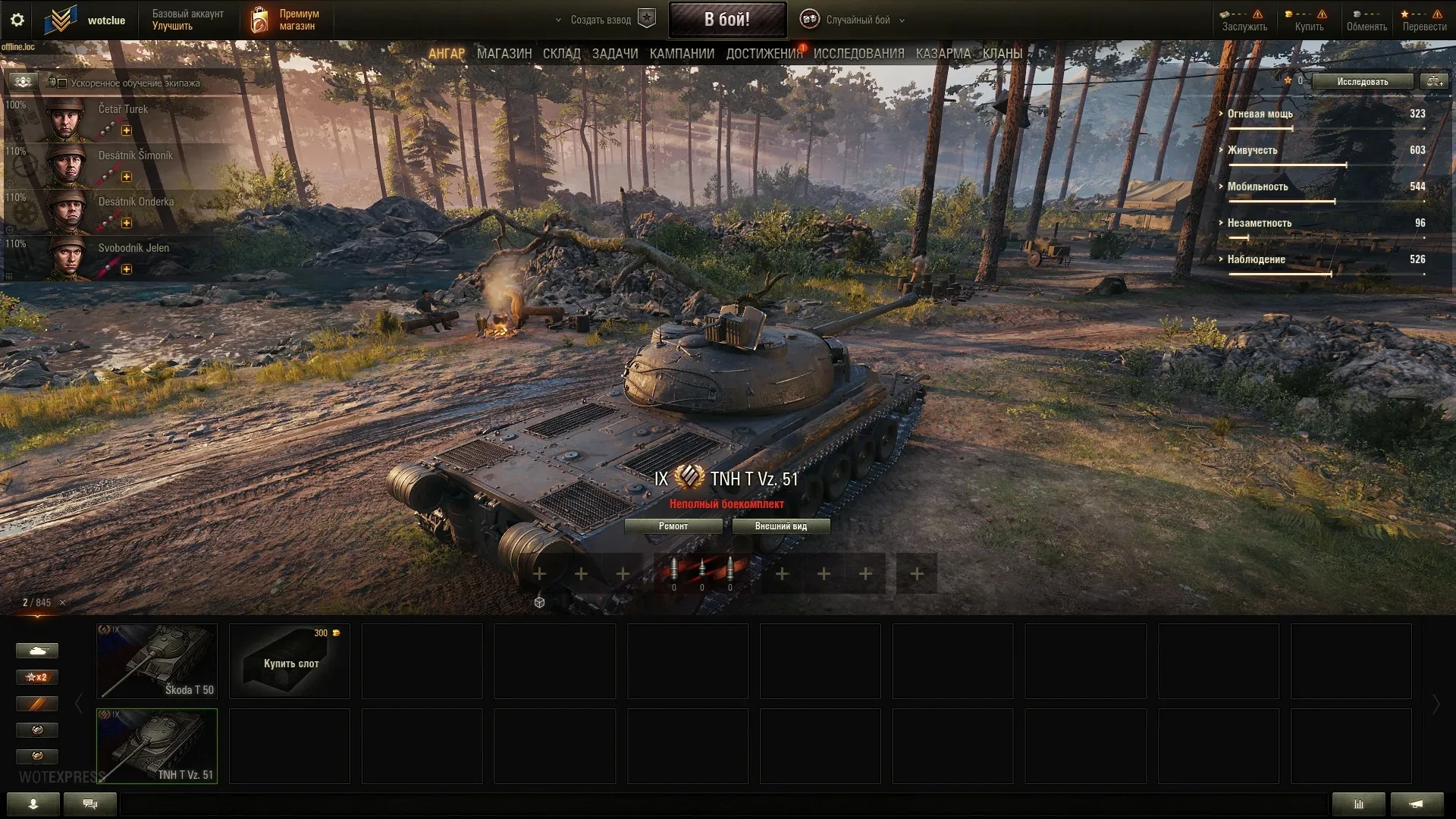
Task: Open the «КЛАНЫ» tab
Action: coord(1002,54)
